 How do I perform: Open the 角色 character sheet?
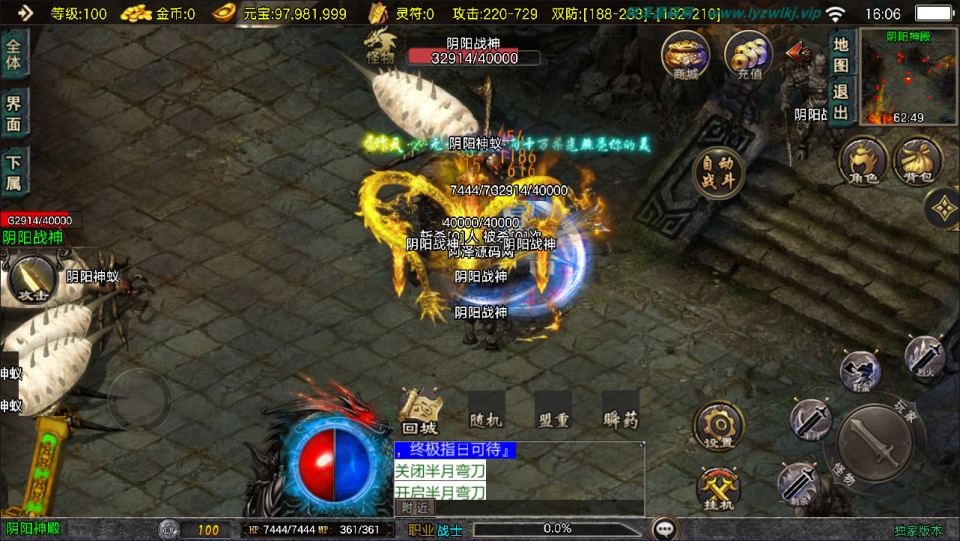863,163
